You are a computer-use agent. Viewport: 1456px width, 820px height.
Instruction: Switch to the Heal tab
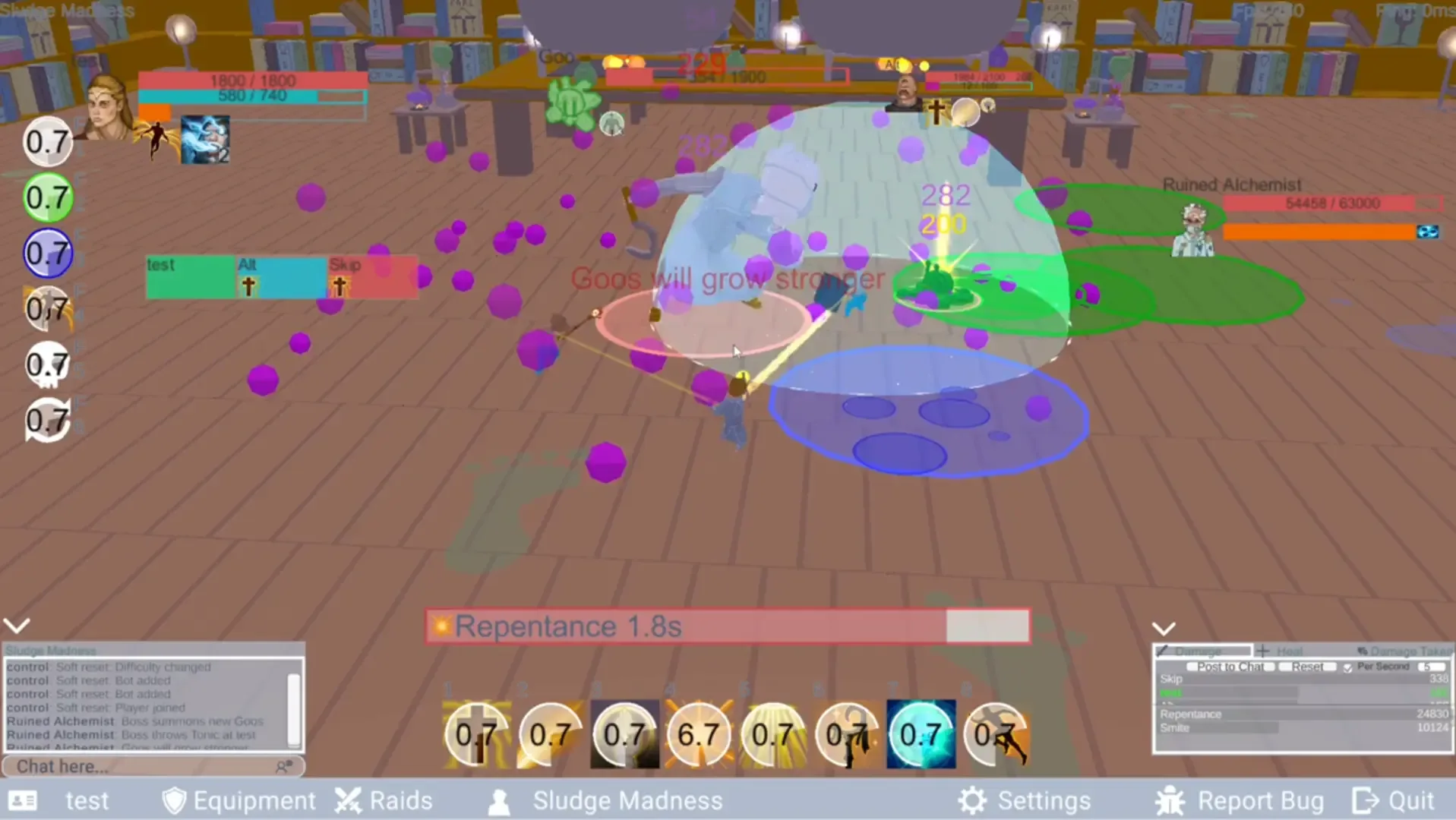click(1281, 651)
